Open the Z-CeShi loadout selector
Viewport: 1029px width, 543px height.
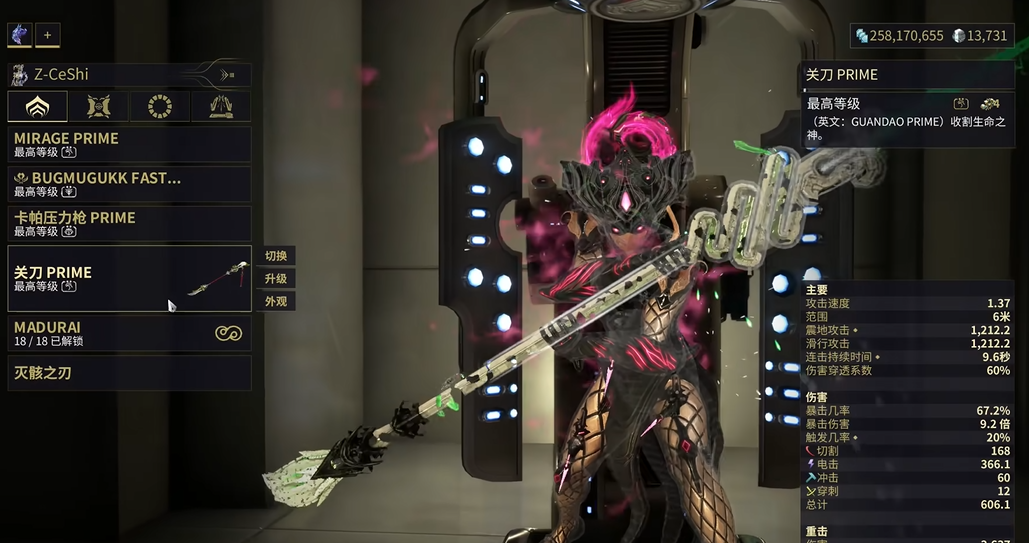click(129, 75)
